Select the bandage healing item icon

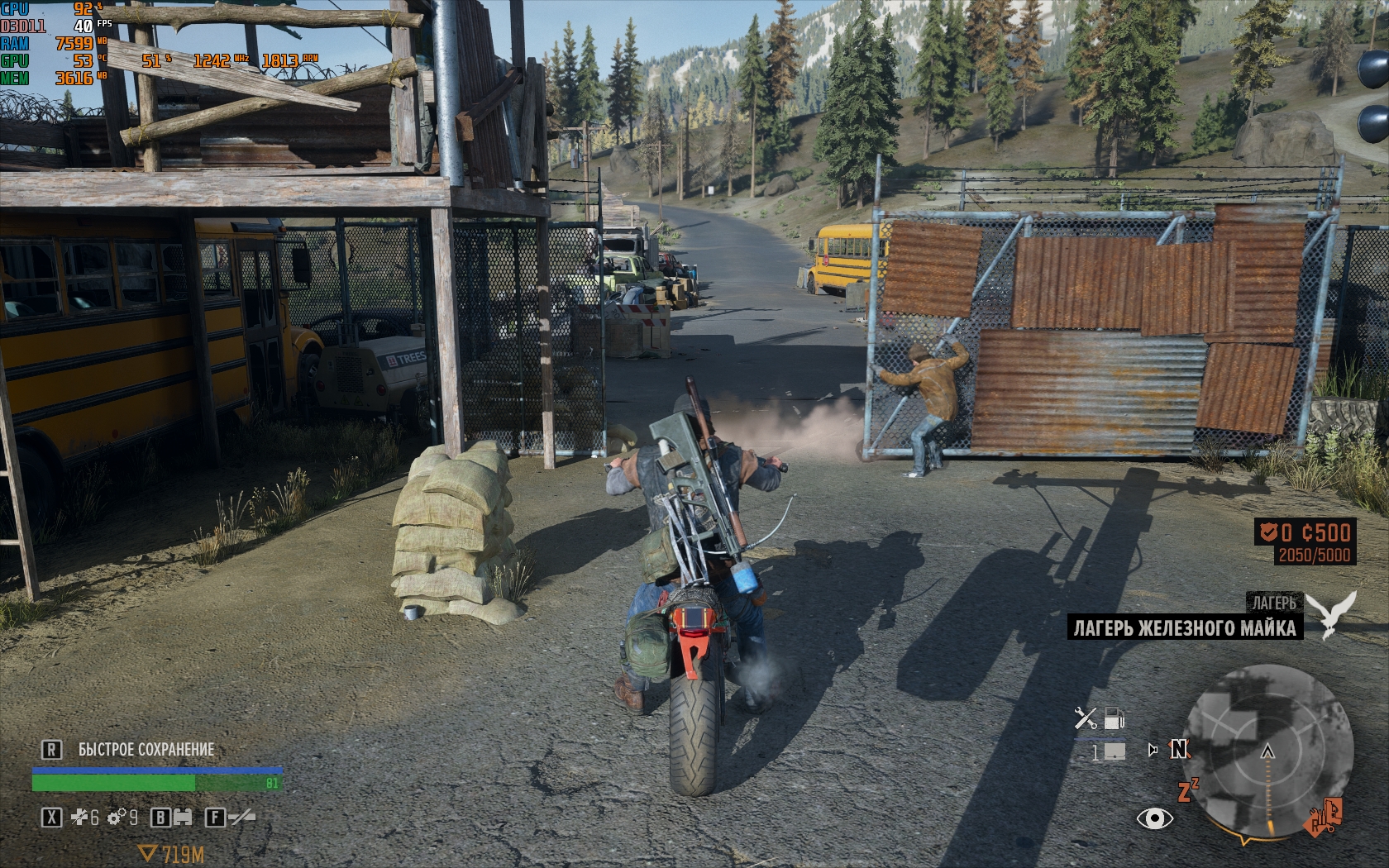click(80, 818)
